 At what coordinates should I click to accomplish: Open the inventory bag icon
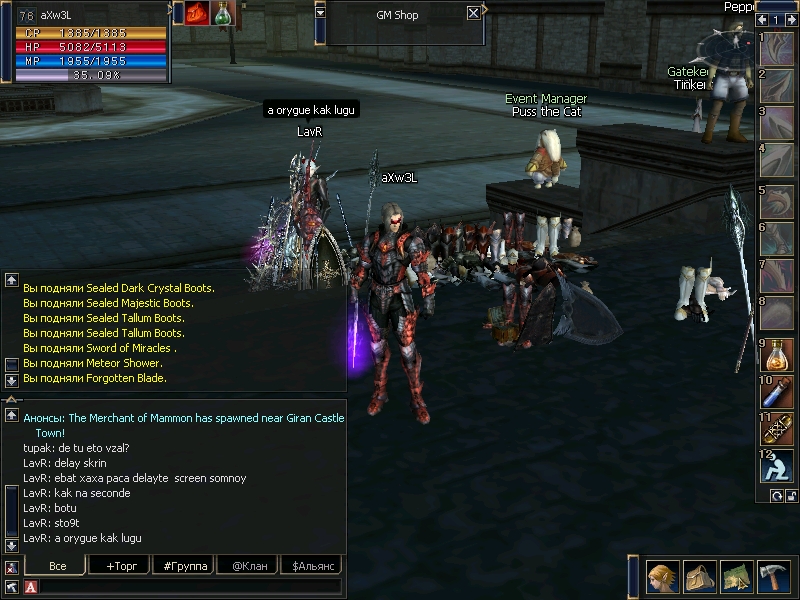697,577
